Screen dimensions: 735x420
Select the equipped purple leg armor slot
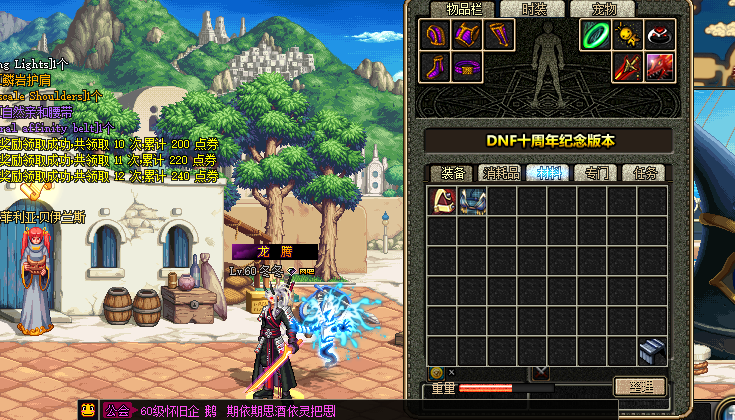(x=499, y=36)
